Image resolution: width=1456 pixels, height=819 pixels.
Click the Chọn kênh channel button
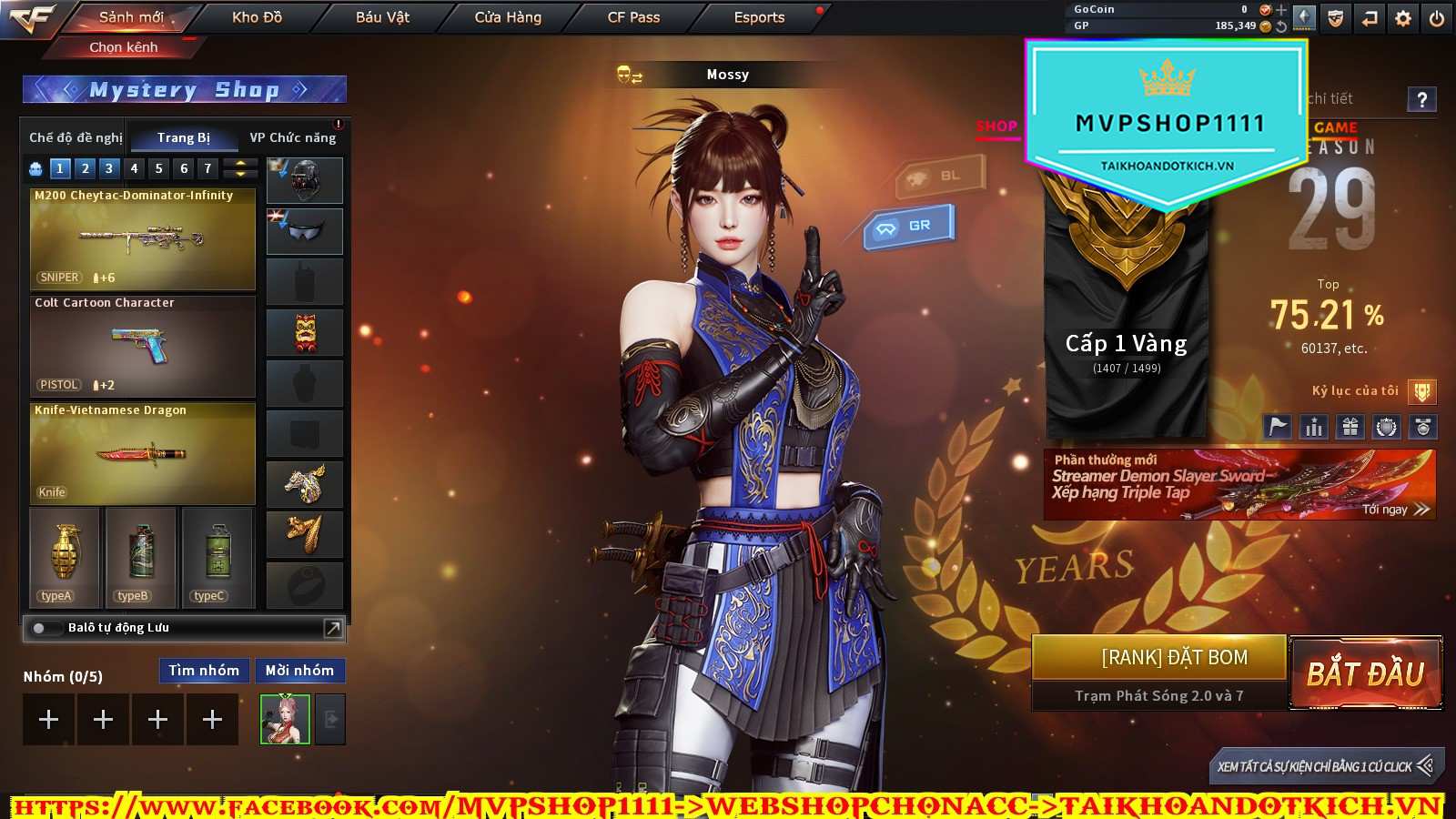click(124, 47)
